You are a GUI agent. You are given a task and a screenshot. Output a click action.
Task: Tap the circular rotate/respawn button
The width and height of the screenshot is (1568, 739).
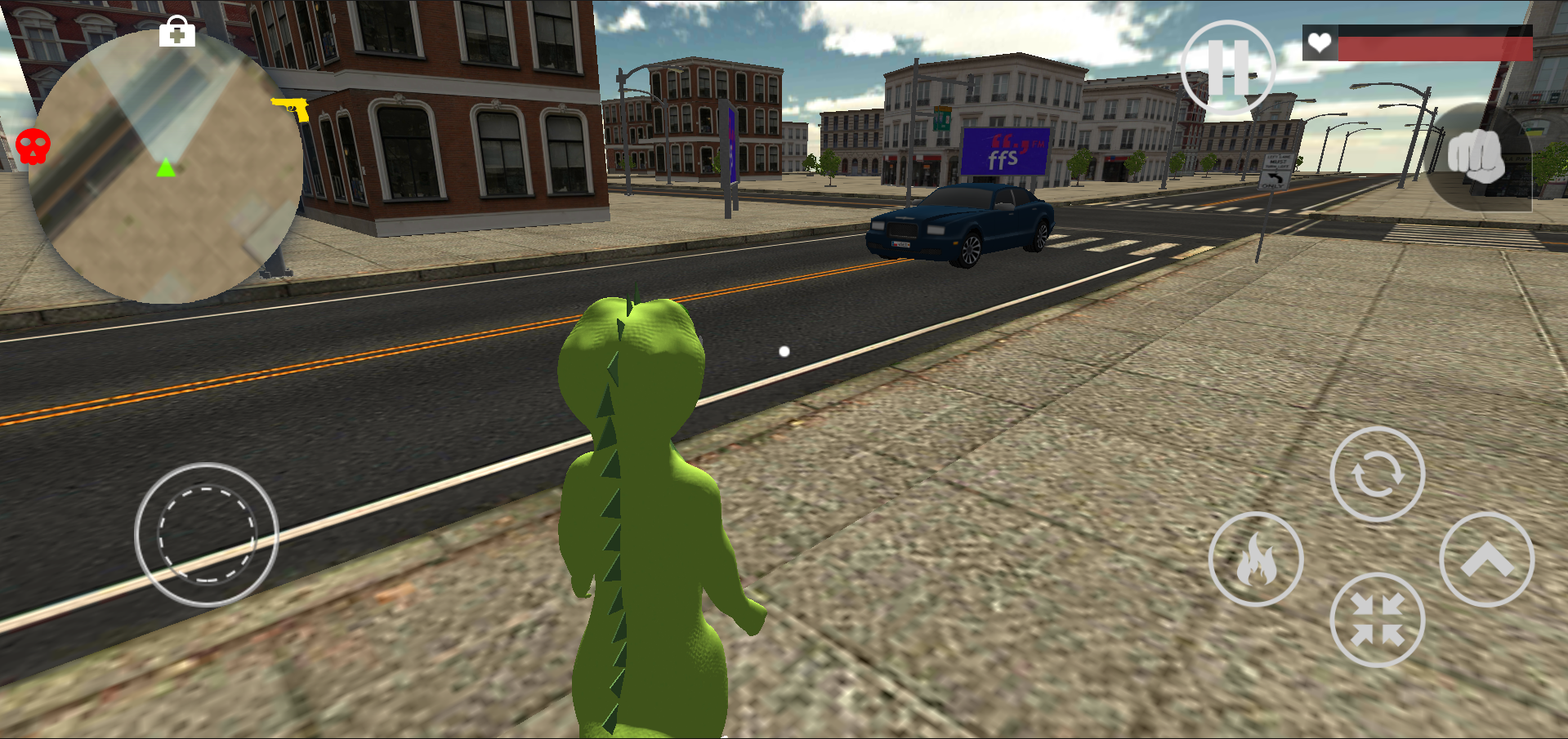coord(1378,474)
